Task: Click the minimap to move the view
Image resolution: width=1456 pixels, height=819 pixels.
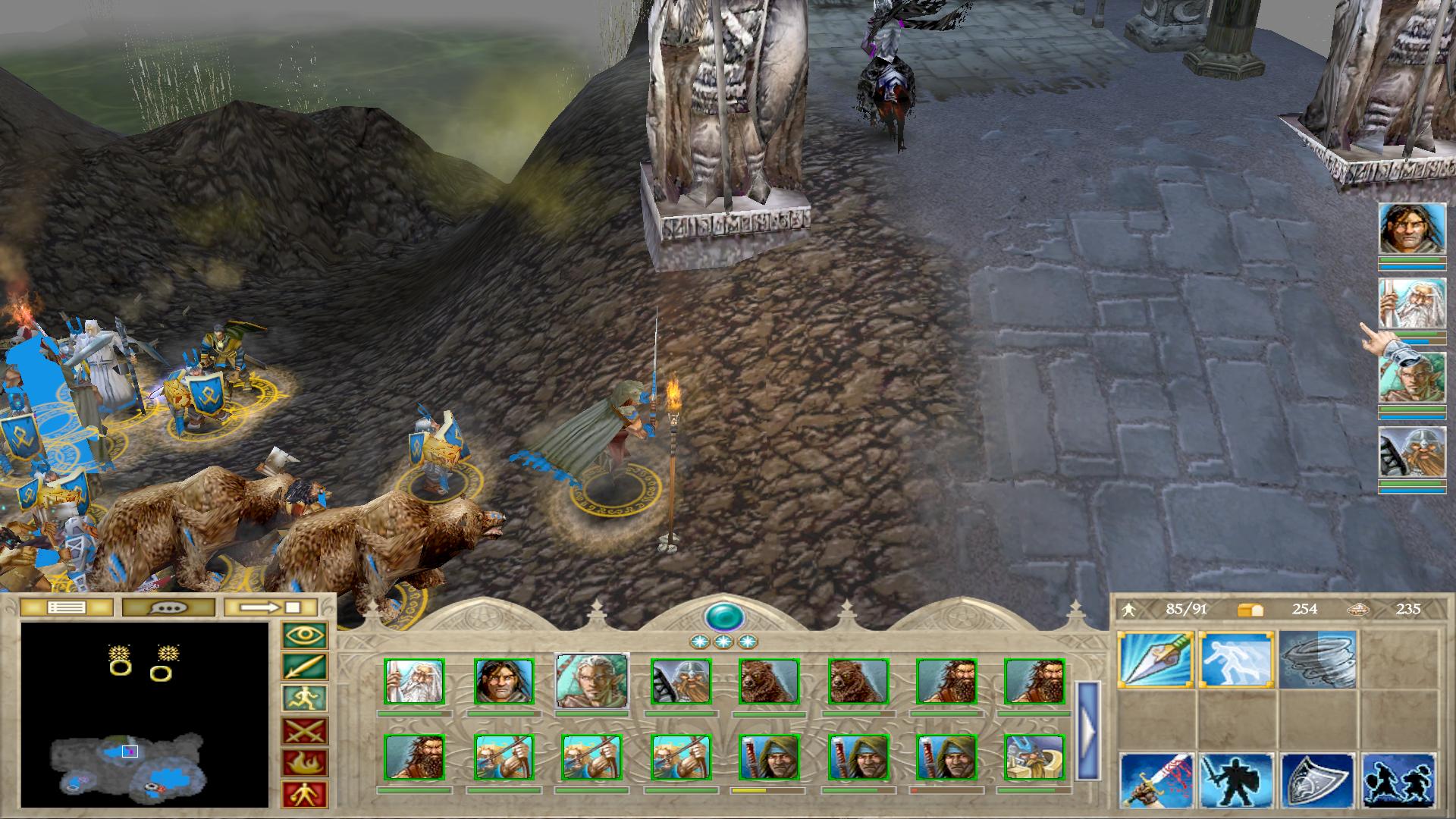Action: (x=144, y=714)
